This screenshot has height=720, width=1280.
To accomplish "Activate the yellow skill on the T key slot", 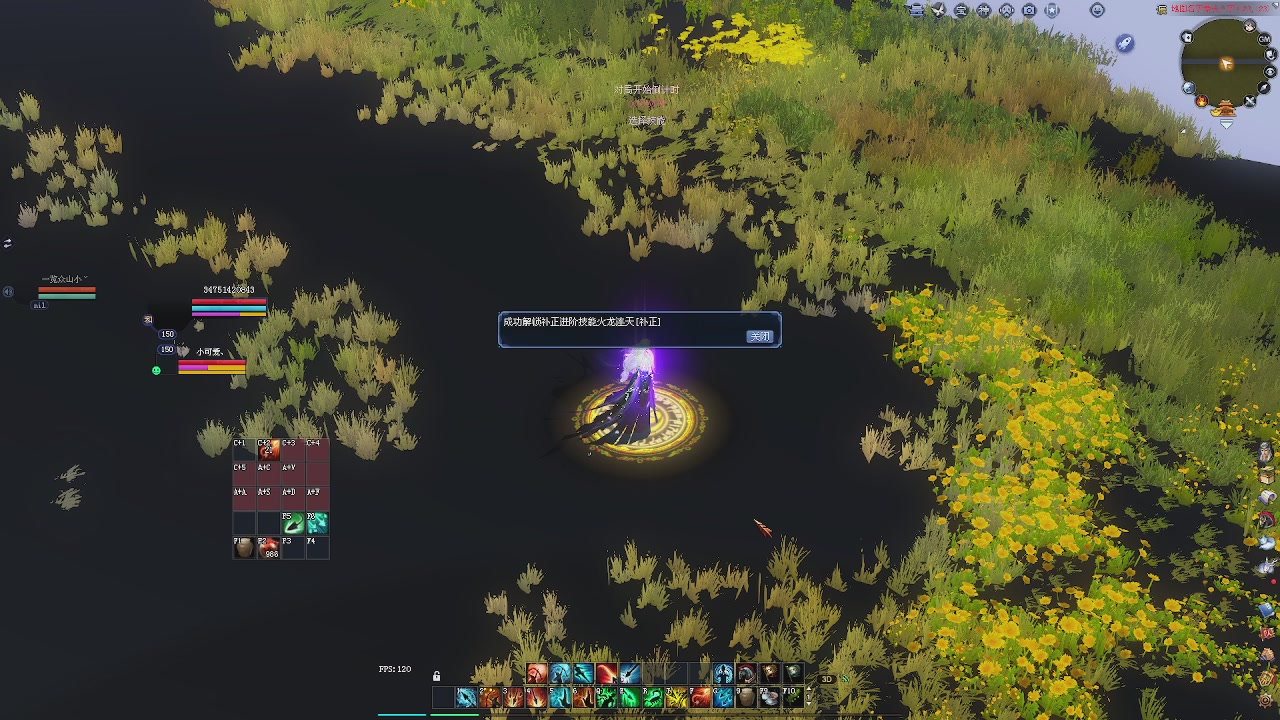I will [677, 697].
